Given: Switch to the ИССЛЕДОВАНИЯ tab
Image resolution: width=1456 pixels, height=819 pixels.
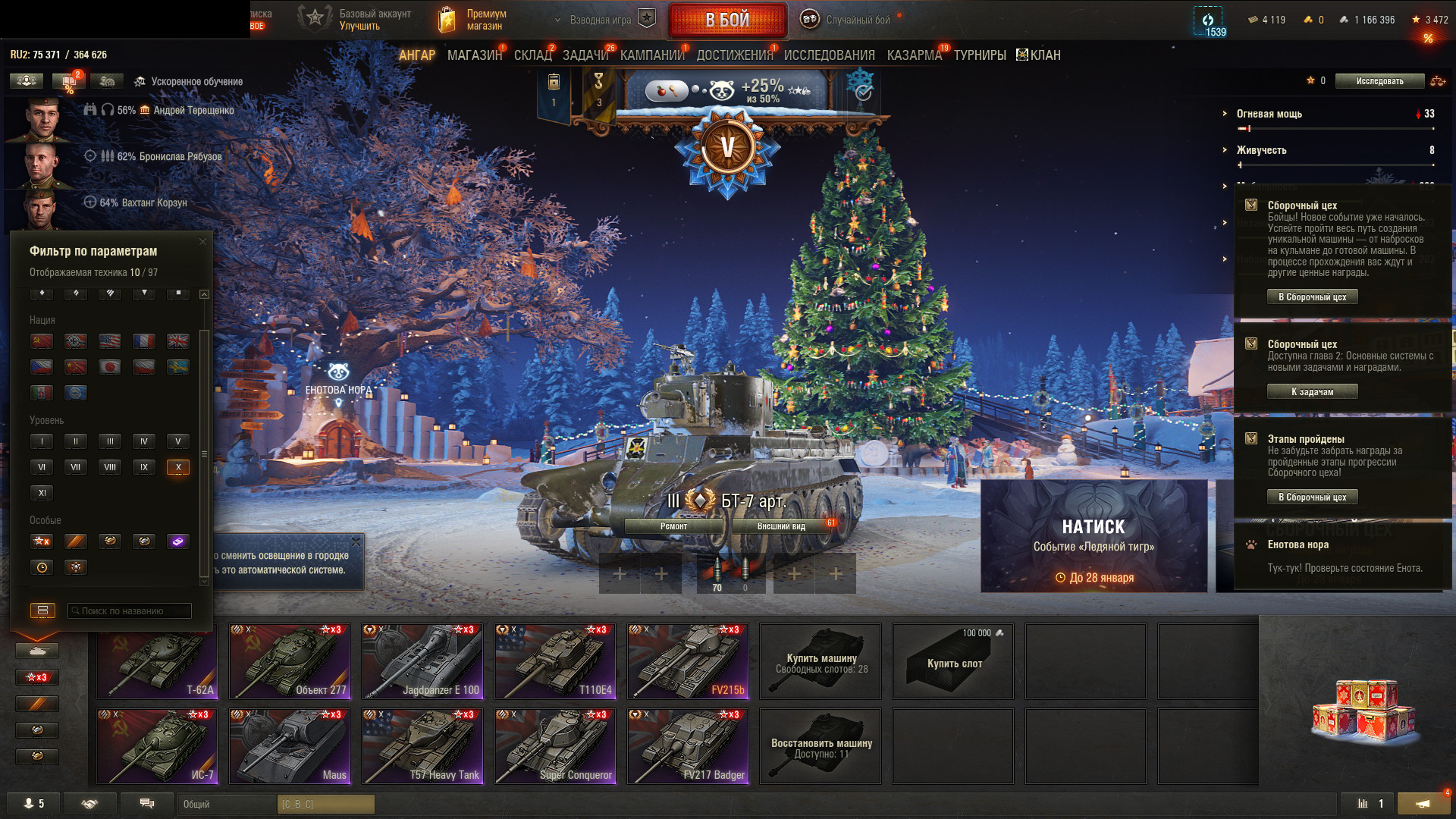Looking at the screenshot, I should 829,55.
